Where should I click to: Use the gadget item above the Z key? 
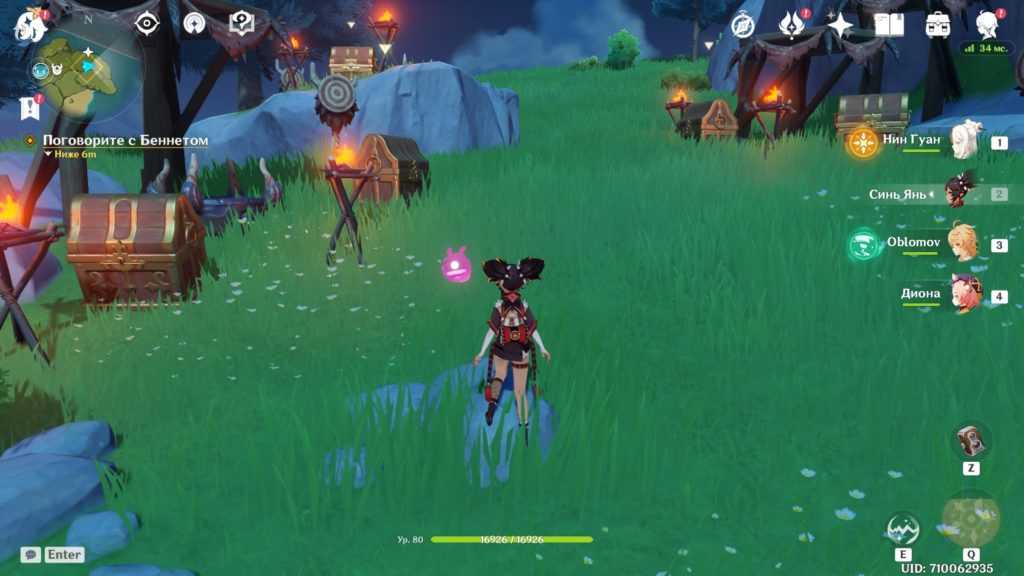click(x=971, y=441)
